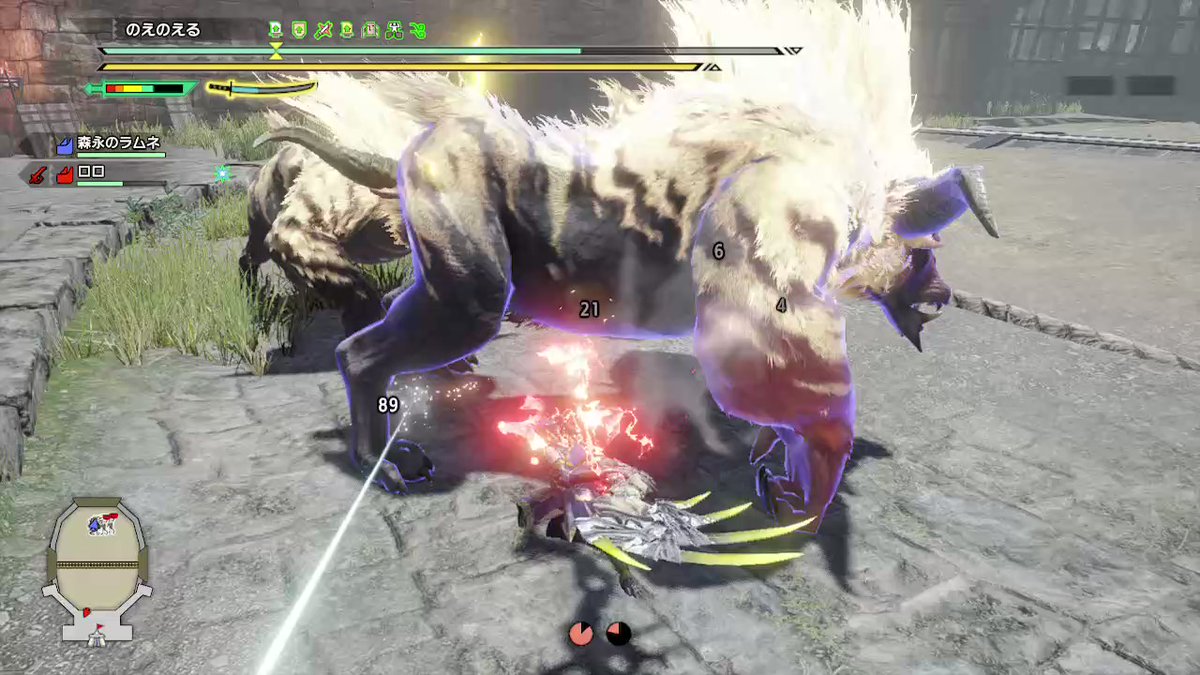Click the player name のえのえる
This screenshot has height=675, width=1200.
point(163,30)
